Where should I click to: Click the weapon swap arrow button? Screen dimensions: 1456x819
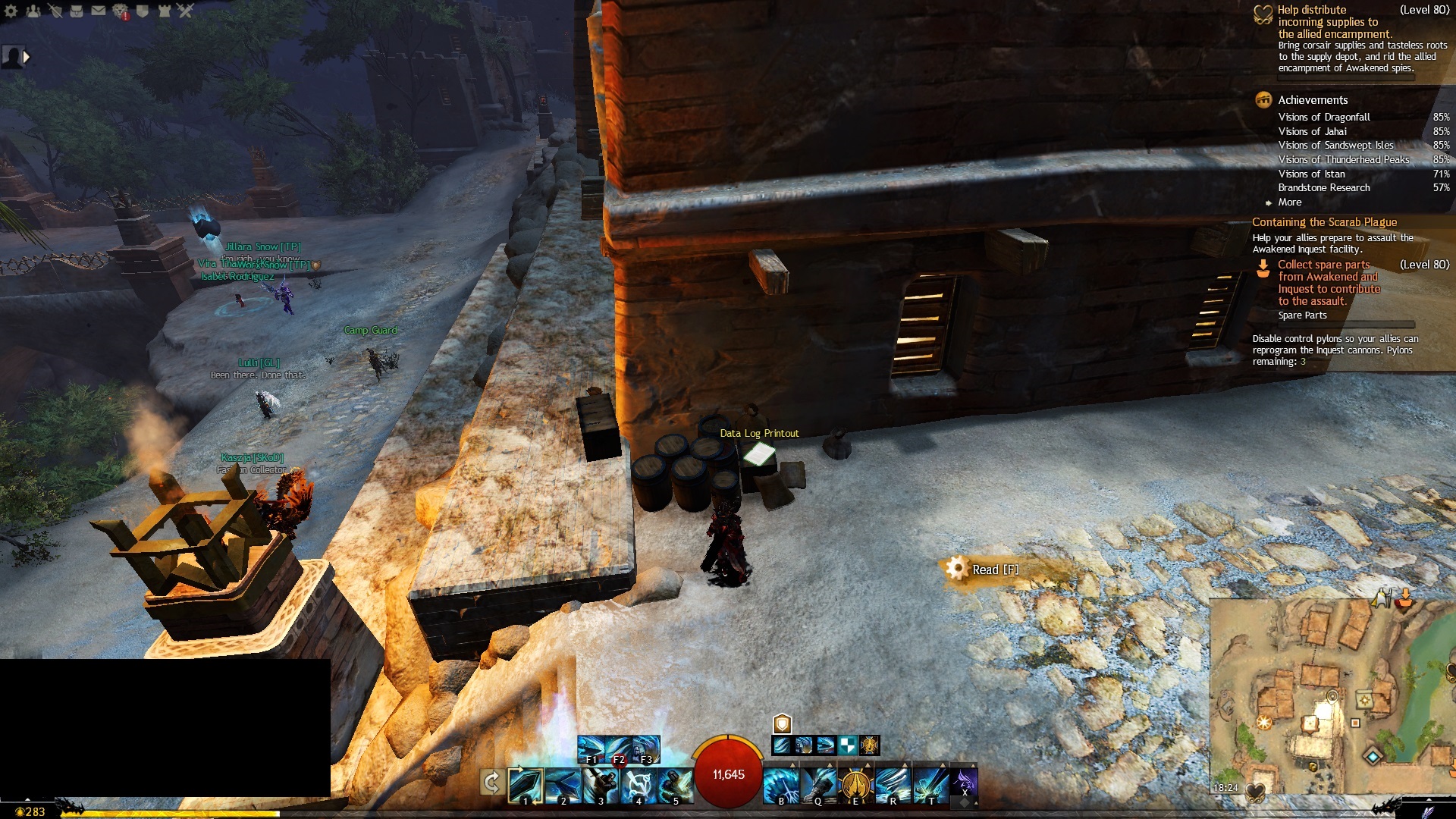(x=491, y=783)
